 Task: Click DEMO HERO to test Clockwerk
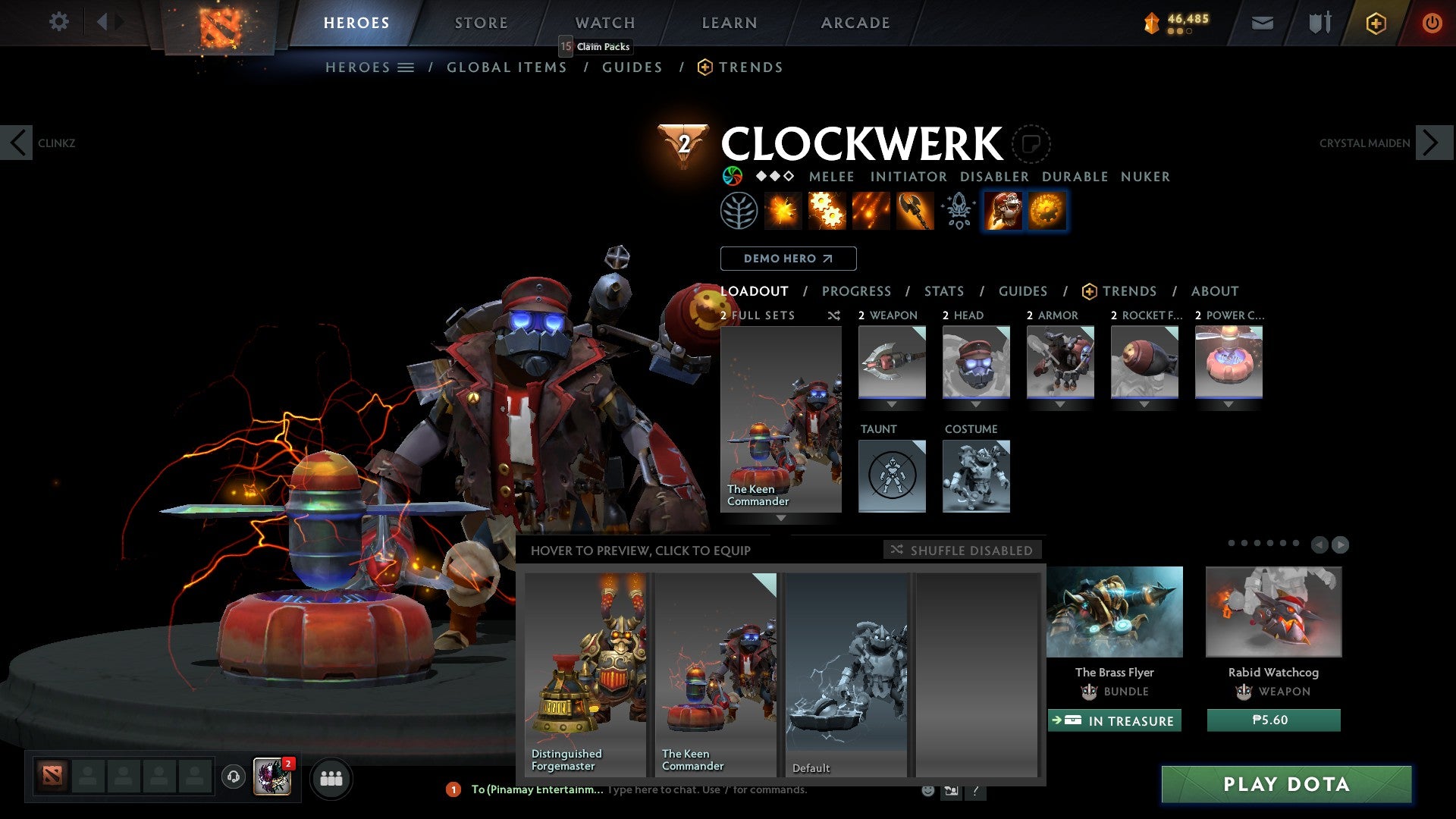click(788, 258)
